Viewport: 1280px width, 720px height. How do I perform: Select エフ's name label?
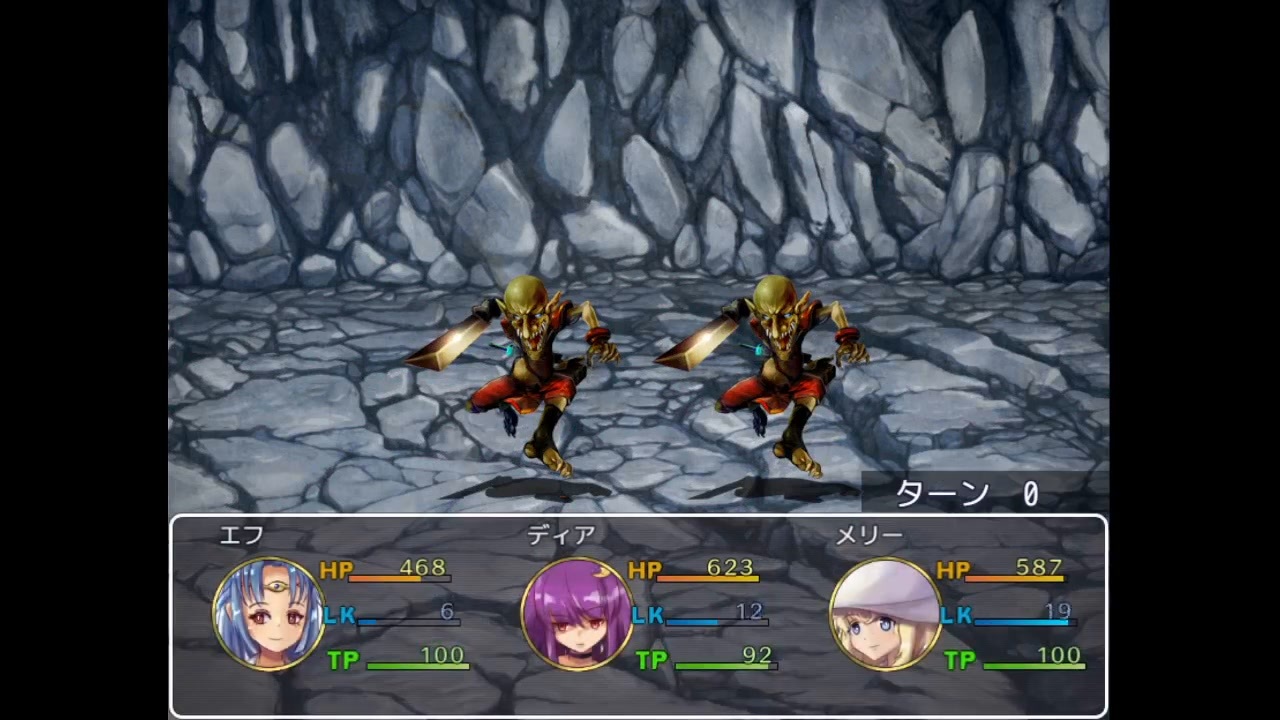(240, 536)
